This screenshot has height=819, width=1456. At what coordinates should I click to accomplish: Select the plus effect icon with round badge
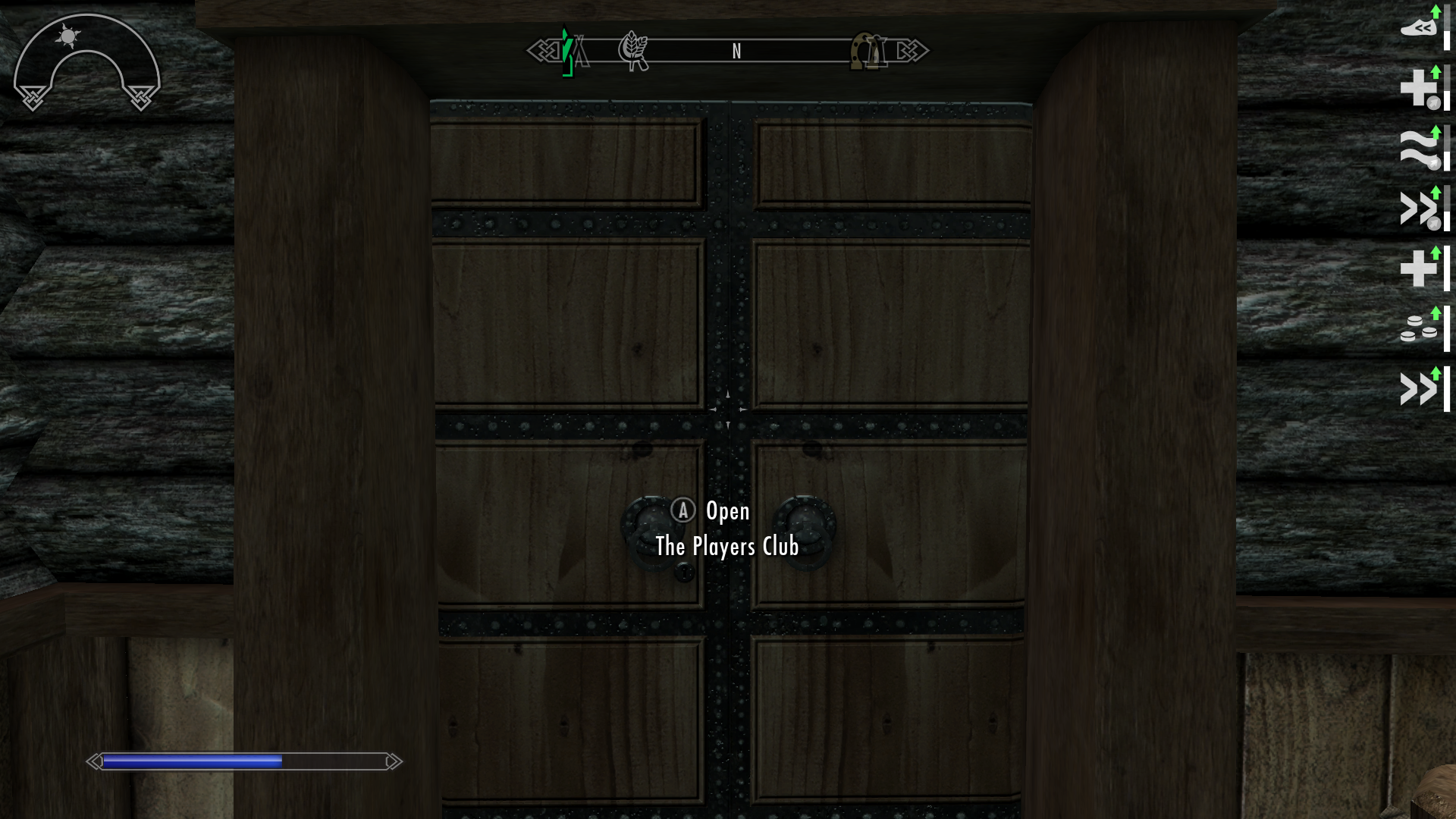coord(1419,89)
